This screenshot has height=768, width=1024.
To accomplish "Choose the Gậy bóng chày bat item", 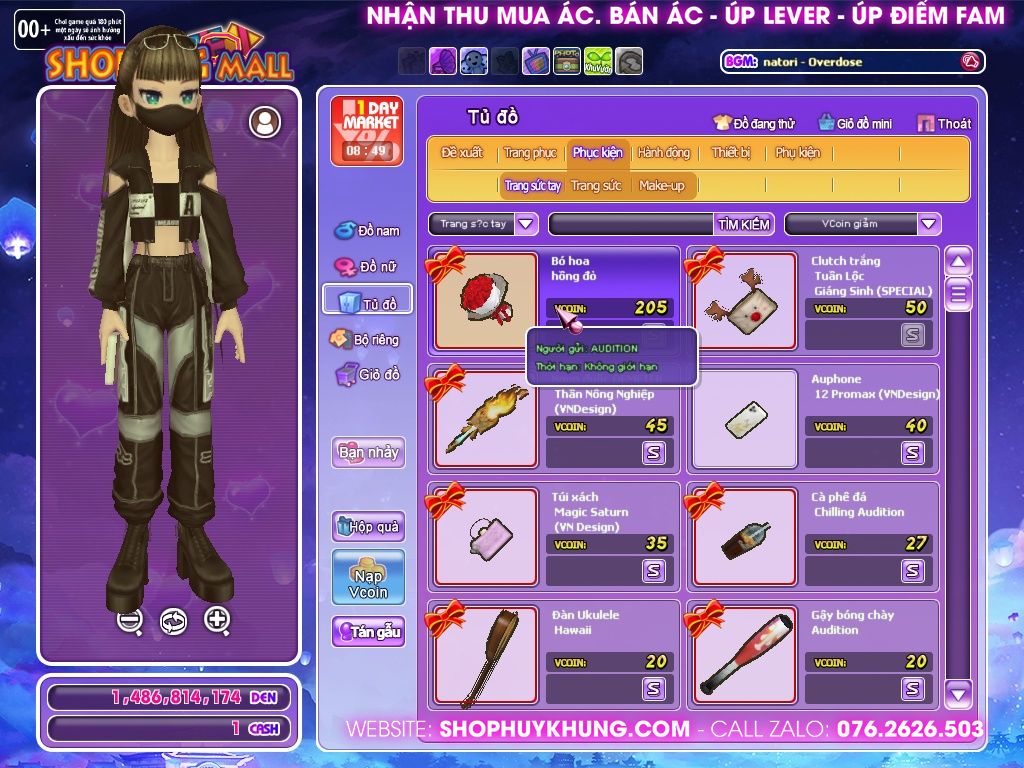I will tap(743, 655).
